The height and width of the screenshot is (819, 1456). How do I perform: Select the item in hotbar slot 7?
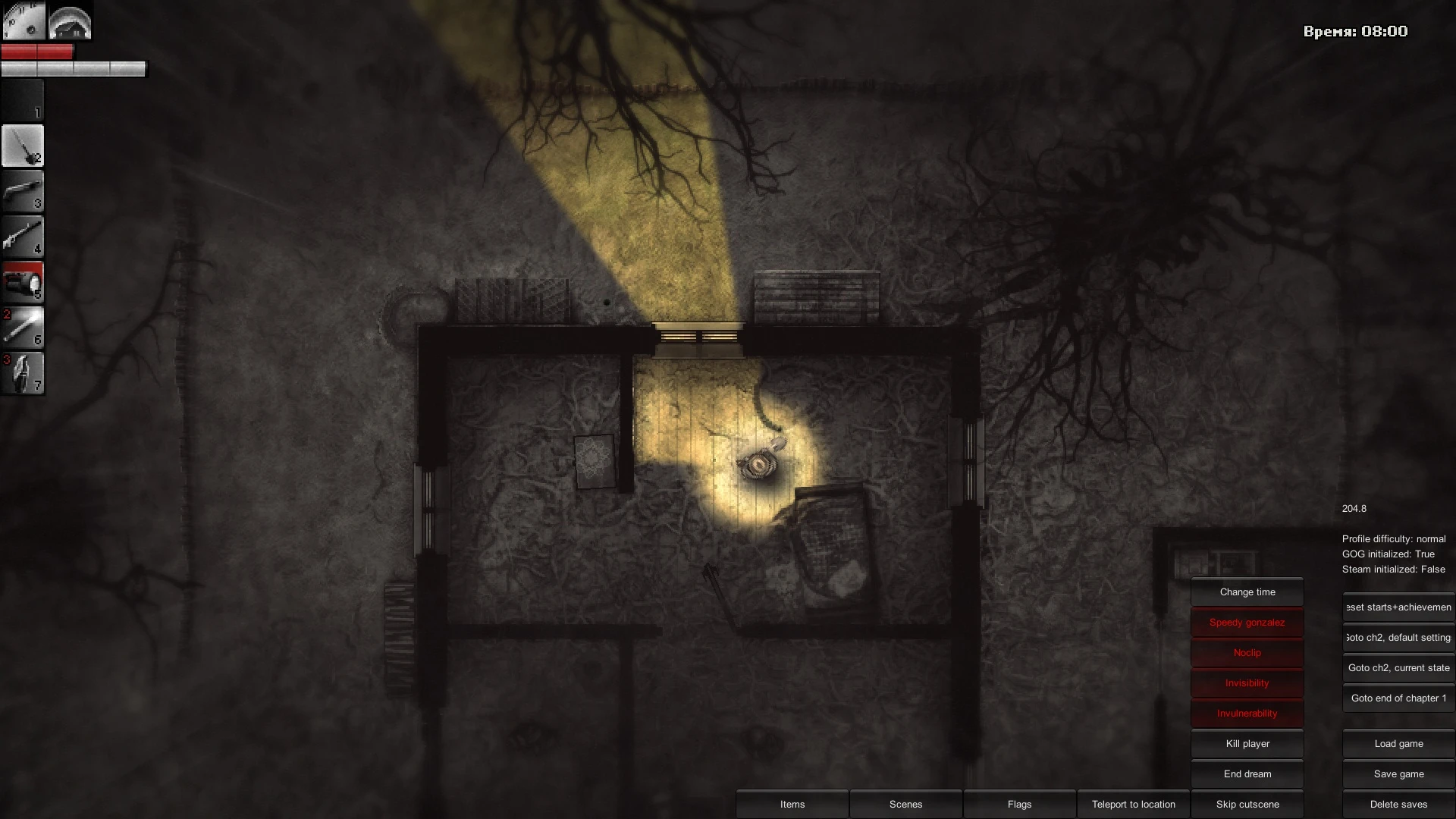click(23, 373)
